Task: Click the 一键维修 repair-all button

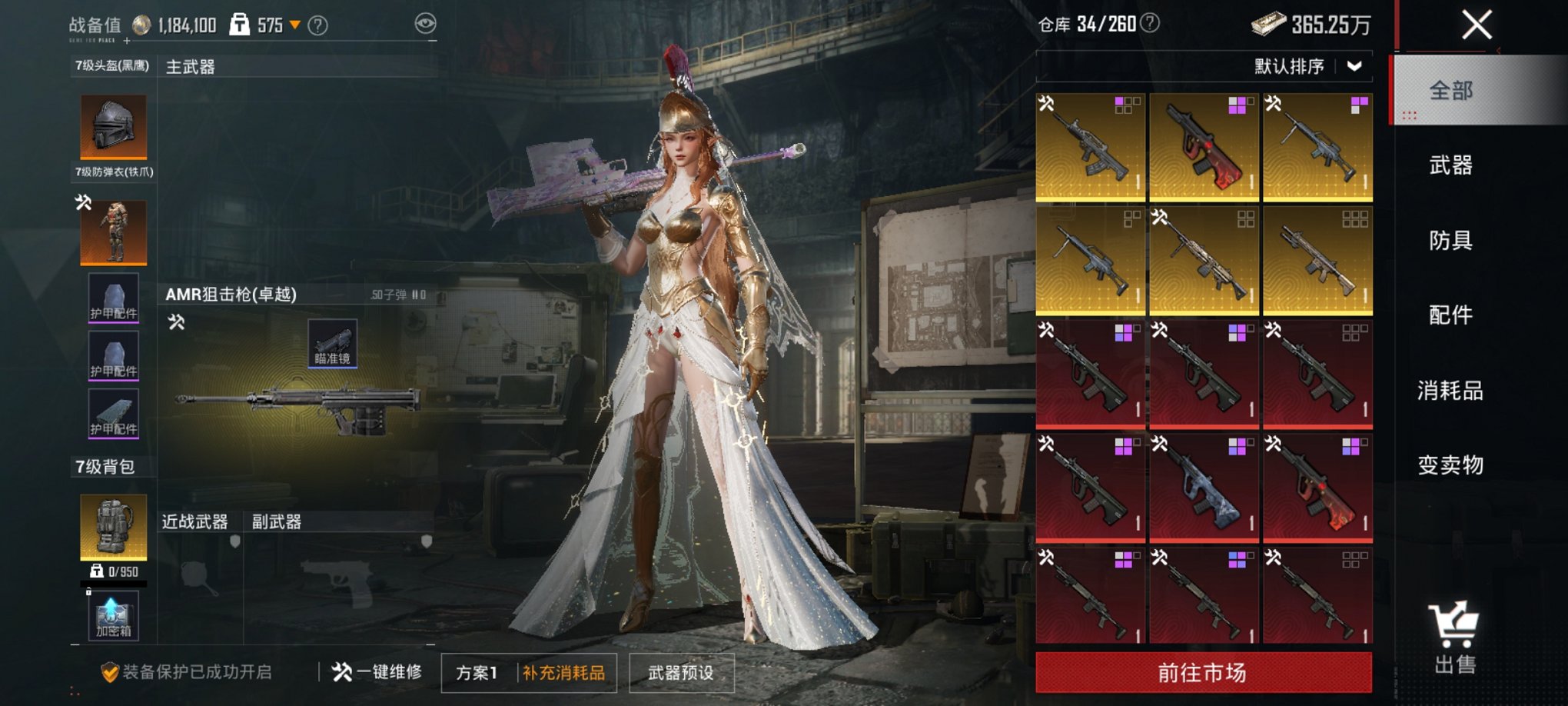Action: (x=377, y=672)
